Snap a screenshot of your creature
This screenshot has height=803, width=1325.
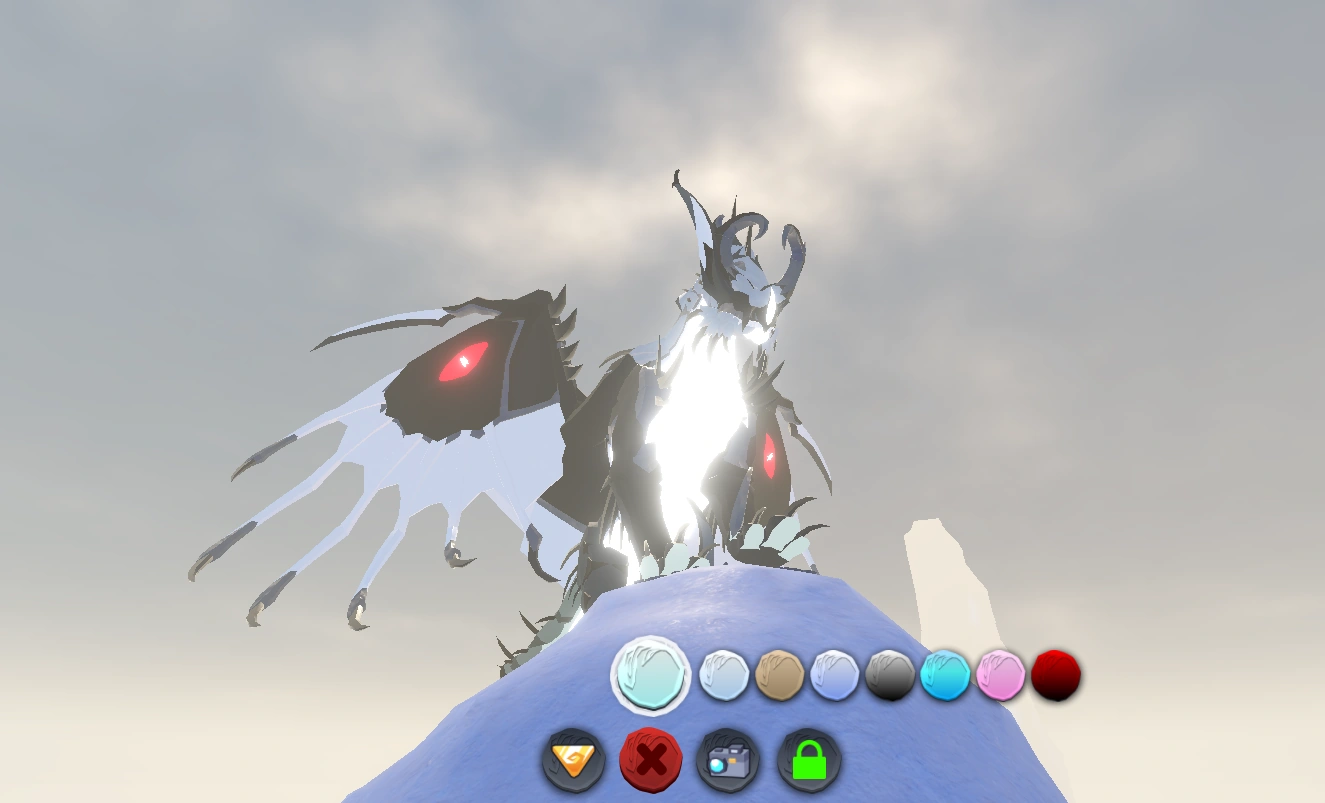728,760
